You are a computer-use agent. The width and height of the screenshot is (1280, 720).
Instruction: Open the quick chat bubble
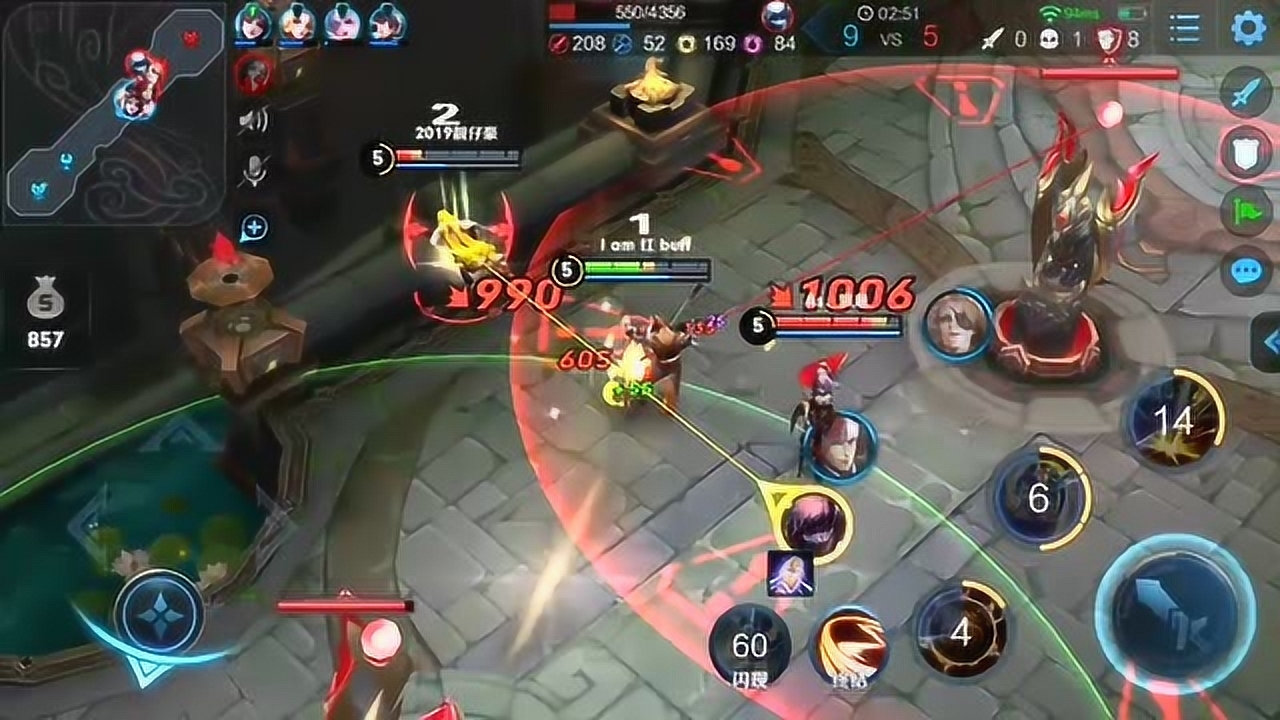coord(1245,270)
